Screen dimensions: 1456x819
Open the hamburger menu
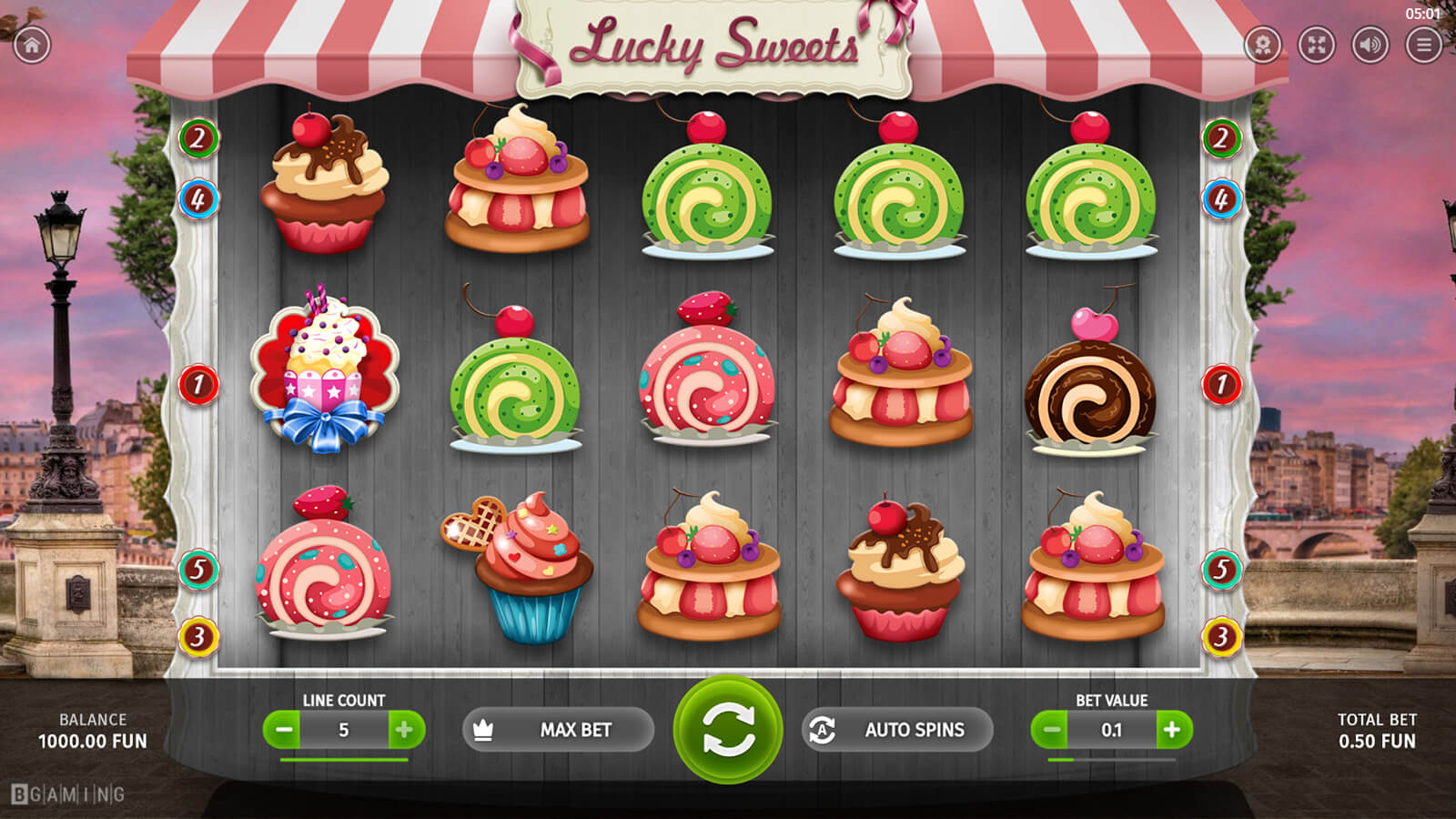1423,45
